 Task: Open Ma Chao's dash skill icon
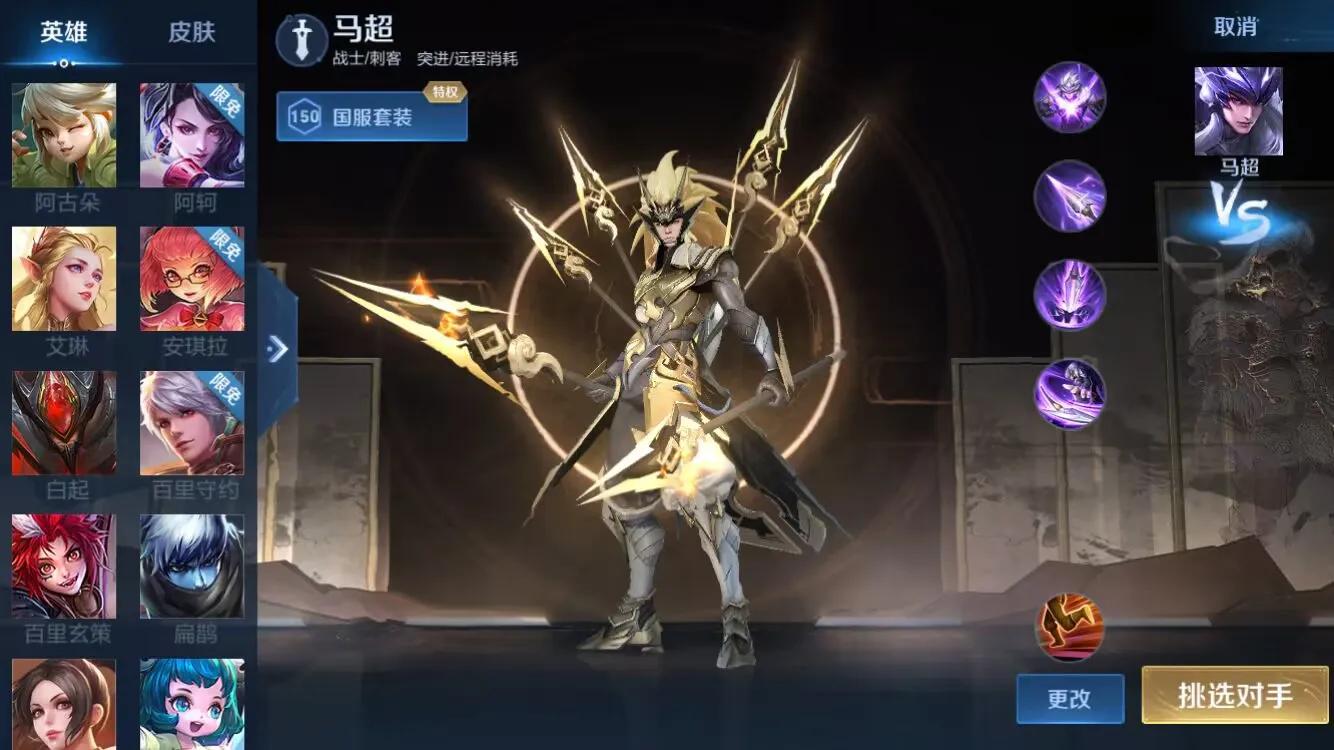click(1069, 292)
